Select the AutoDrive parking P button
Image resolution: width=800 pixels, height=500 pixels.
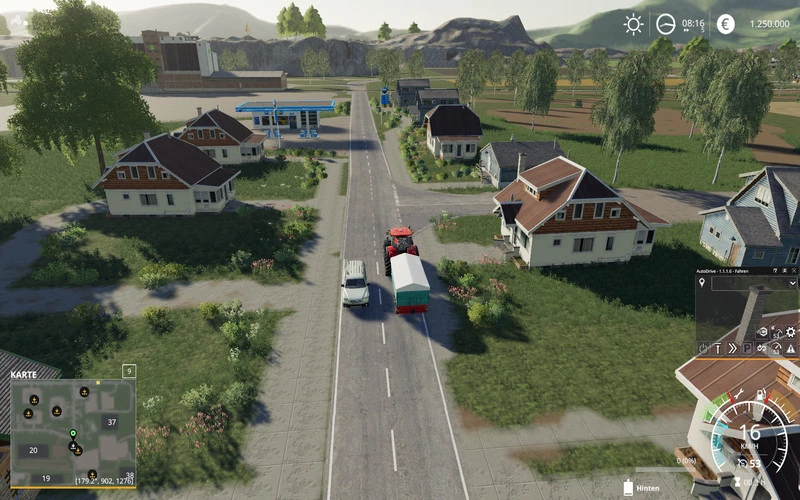point(747,348)
